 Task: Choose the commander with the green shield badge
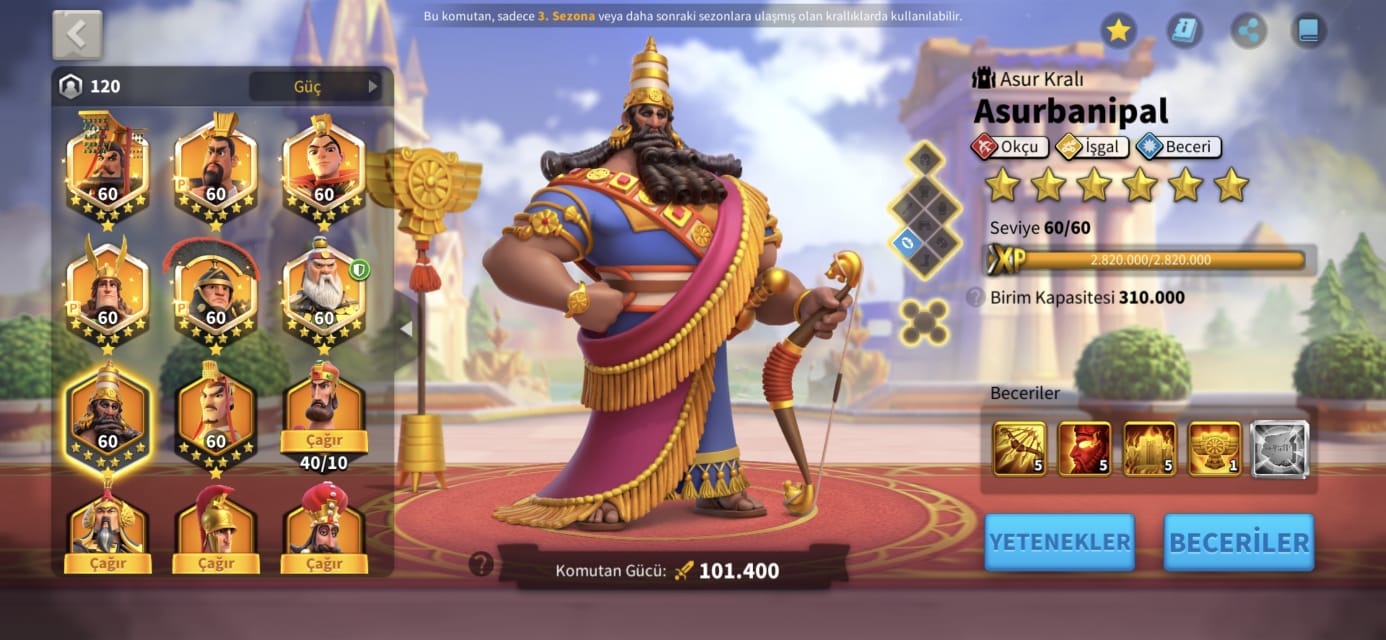point(323,291)
